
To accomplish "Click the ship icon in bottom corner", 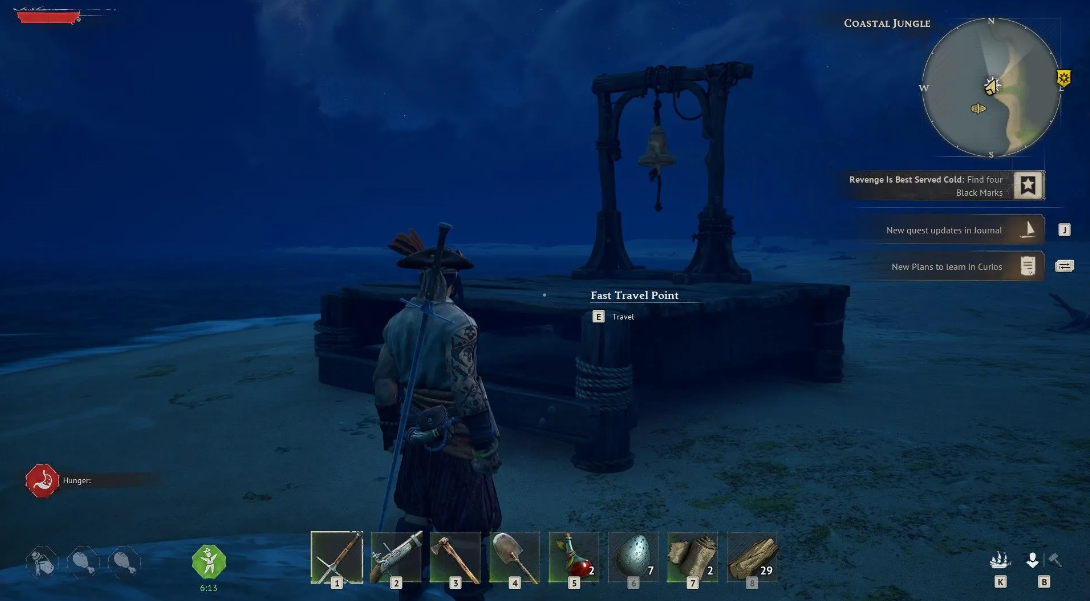I will pyautogui.click(x=1000, y=561).
